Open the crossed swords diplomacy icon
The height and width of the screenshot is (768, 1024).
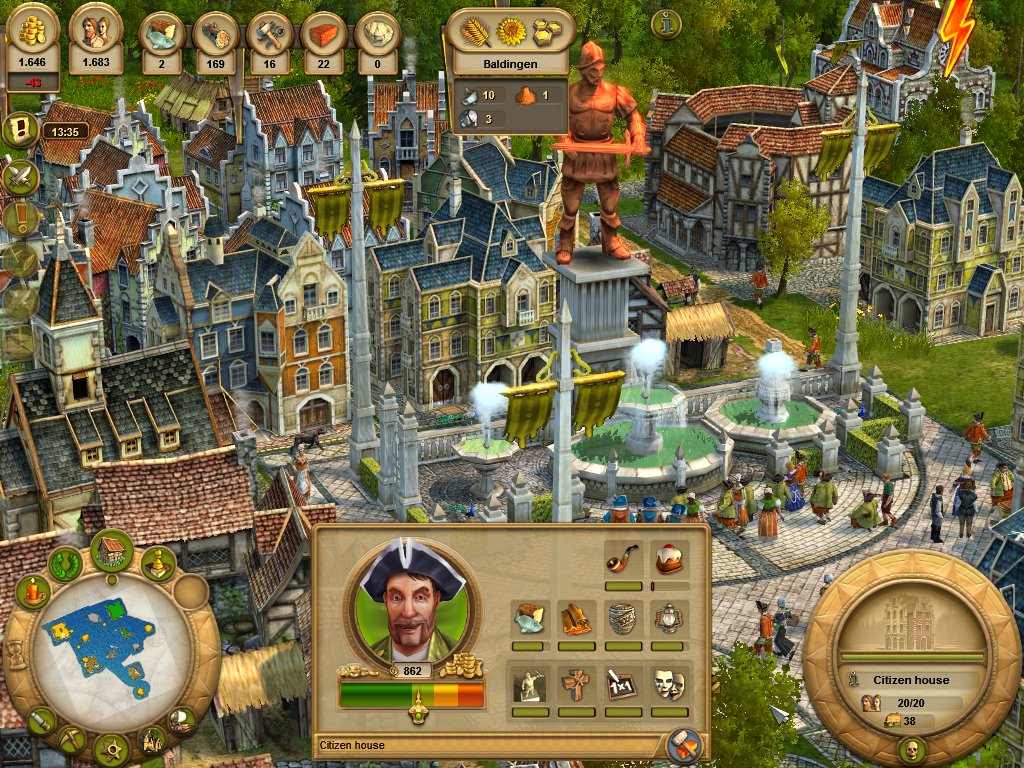19,175
